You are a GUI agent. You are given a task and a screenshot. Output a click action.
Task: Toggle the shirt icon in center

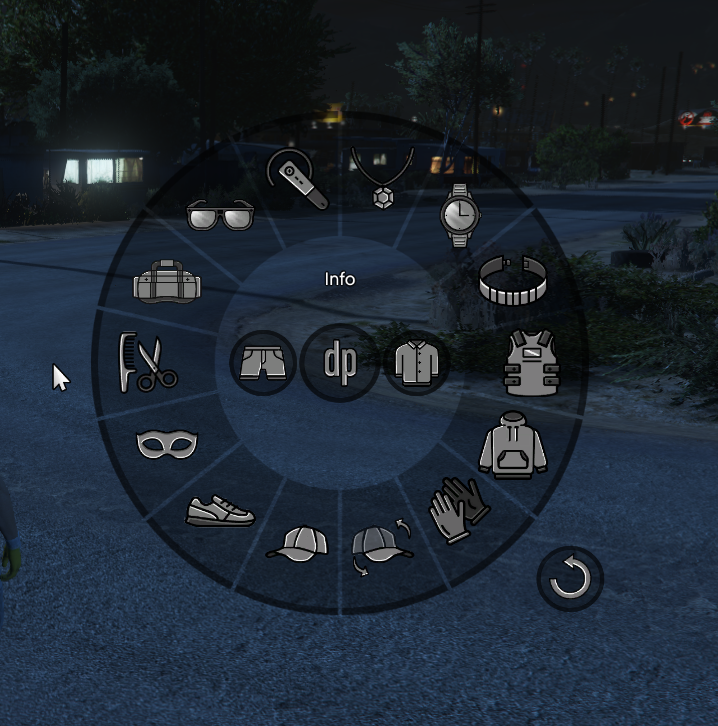tap(415, 362)
